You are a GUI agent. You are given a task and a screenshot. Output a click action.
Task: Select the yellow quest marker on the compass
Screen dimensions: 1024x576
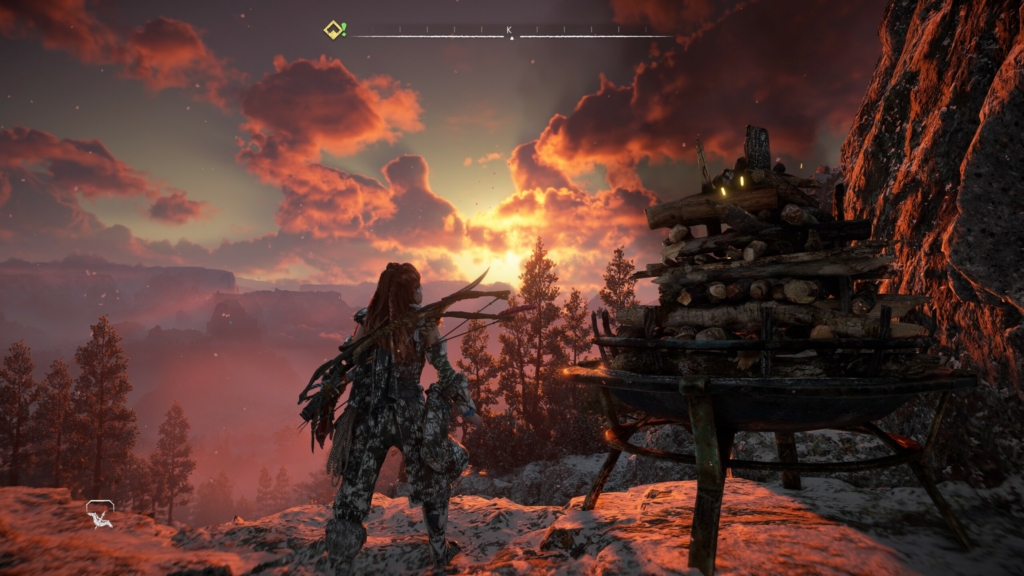[x=334, y=30]
